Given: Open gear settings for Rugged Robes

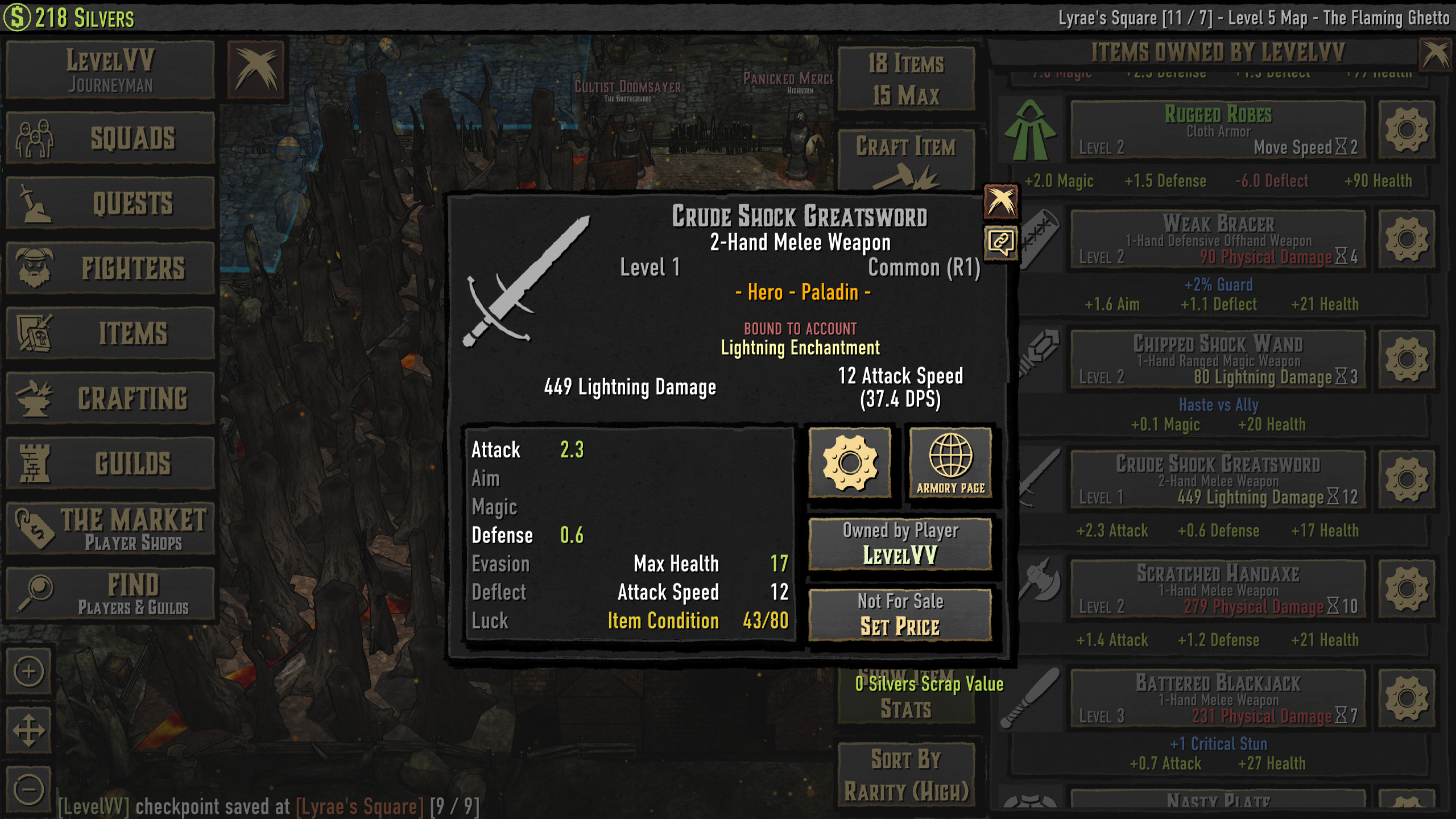Looking at the screenshot, I should 1407,130.
